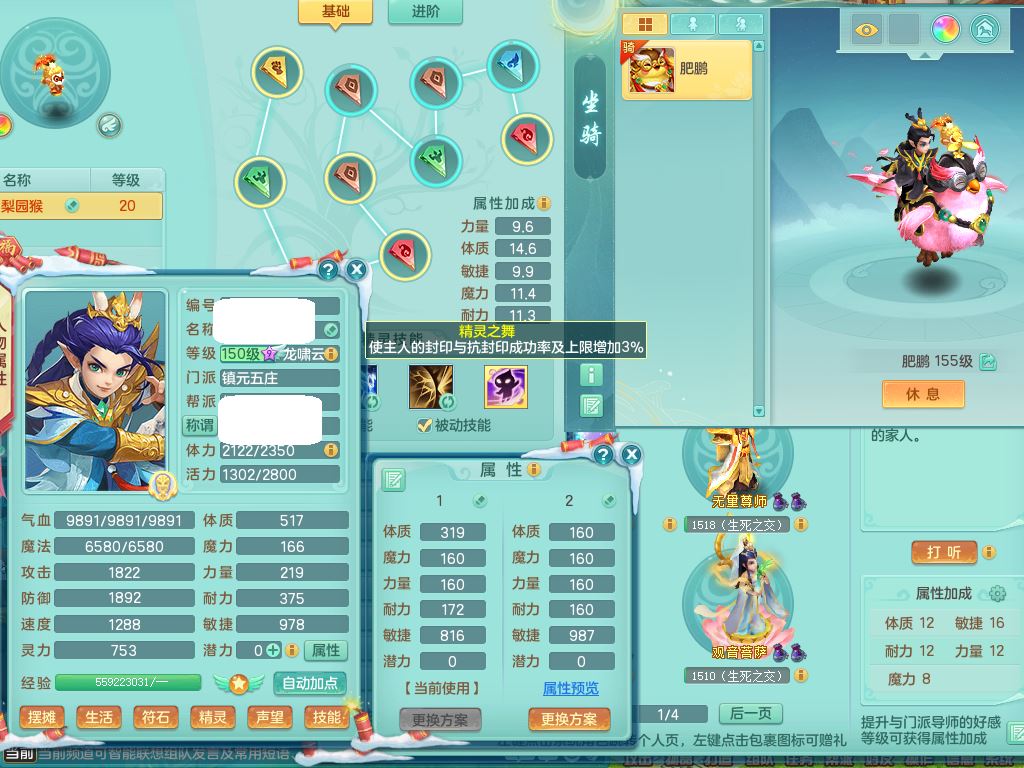
Task: Open the 生活 menu
Action: point(99,717)
